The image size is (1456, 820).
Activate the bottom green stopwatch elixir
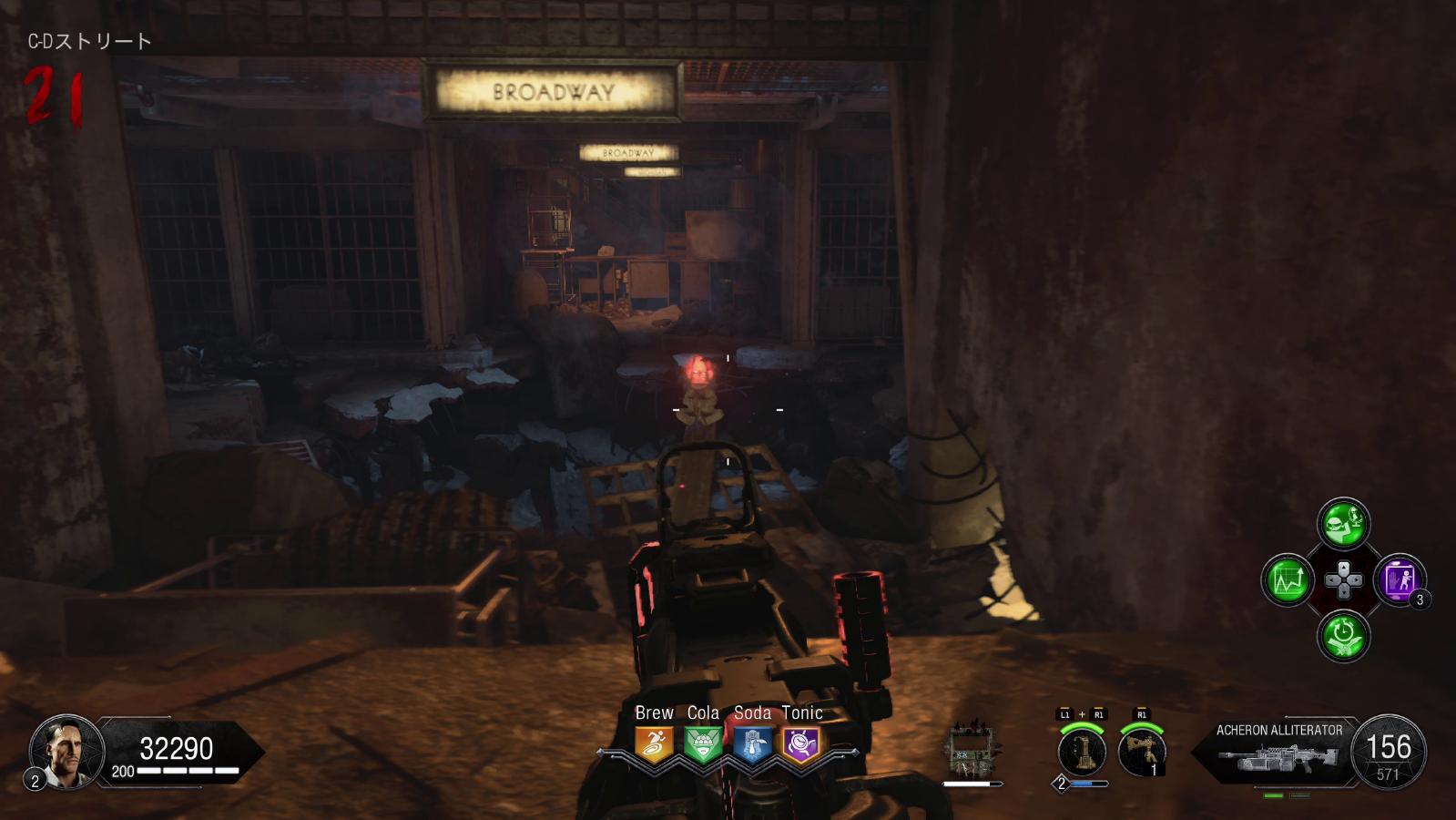[x=1343, y=635]
